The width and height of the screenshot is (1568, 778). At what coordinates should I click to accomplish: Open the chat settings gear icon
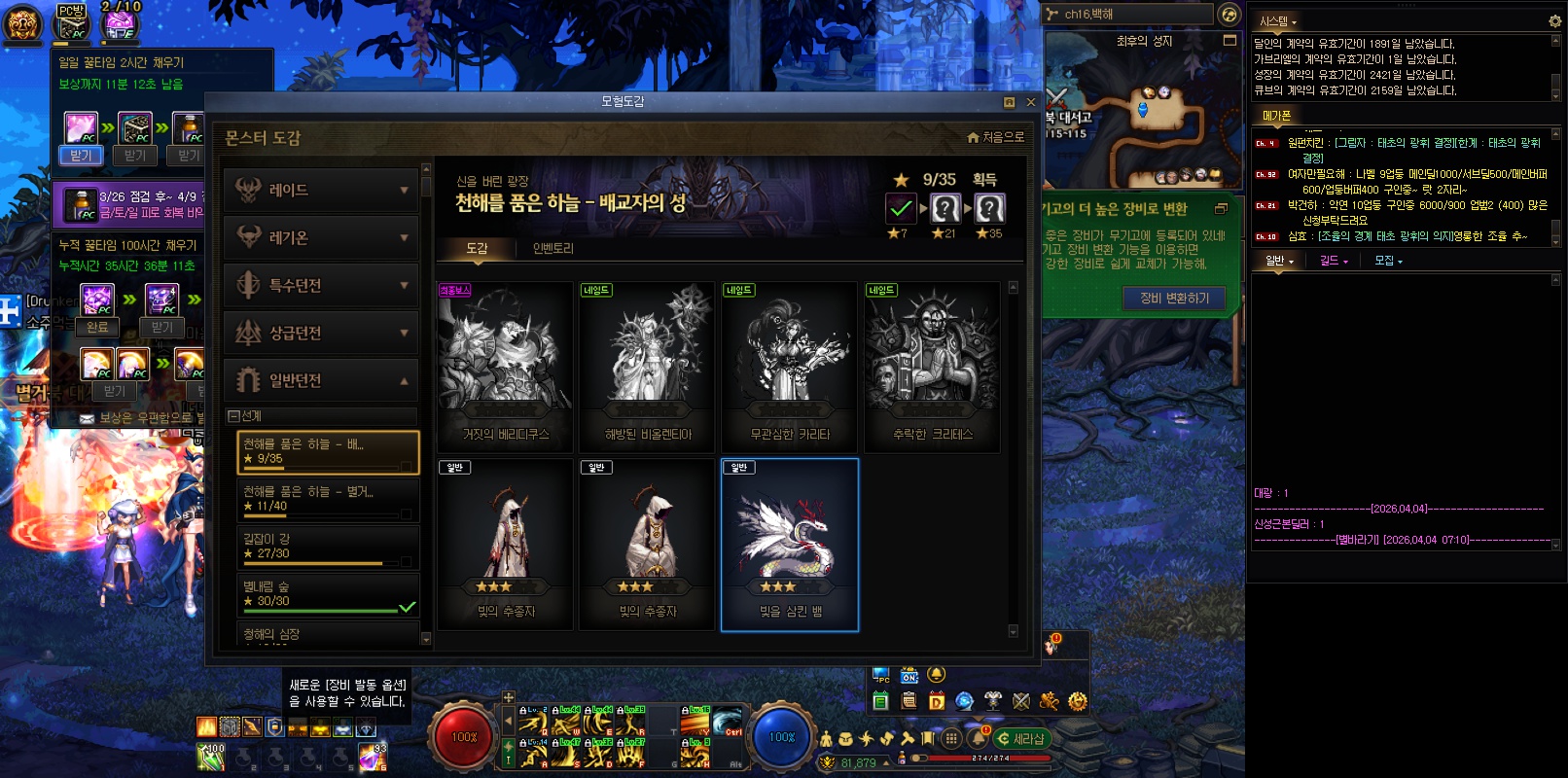pos(1554,20)
